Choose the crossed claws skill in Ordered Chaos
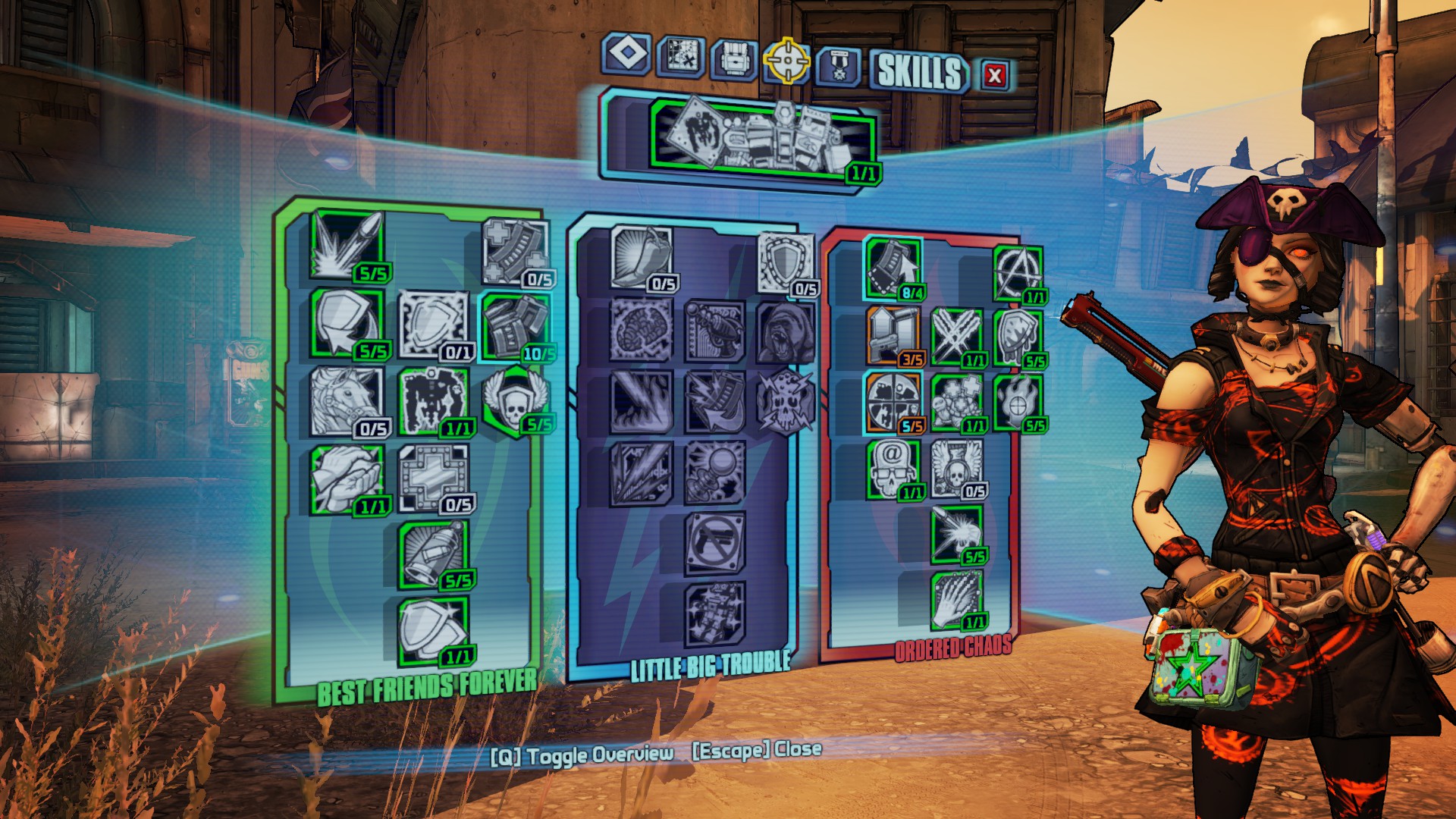This screenshot has width=1456, height=819. pos(955,336)
